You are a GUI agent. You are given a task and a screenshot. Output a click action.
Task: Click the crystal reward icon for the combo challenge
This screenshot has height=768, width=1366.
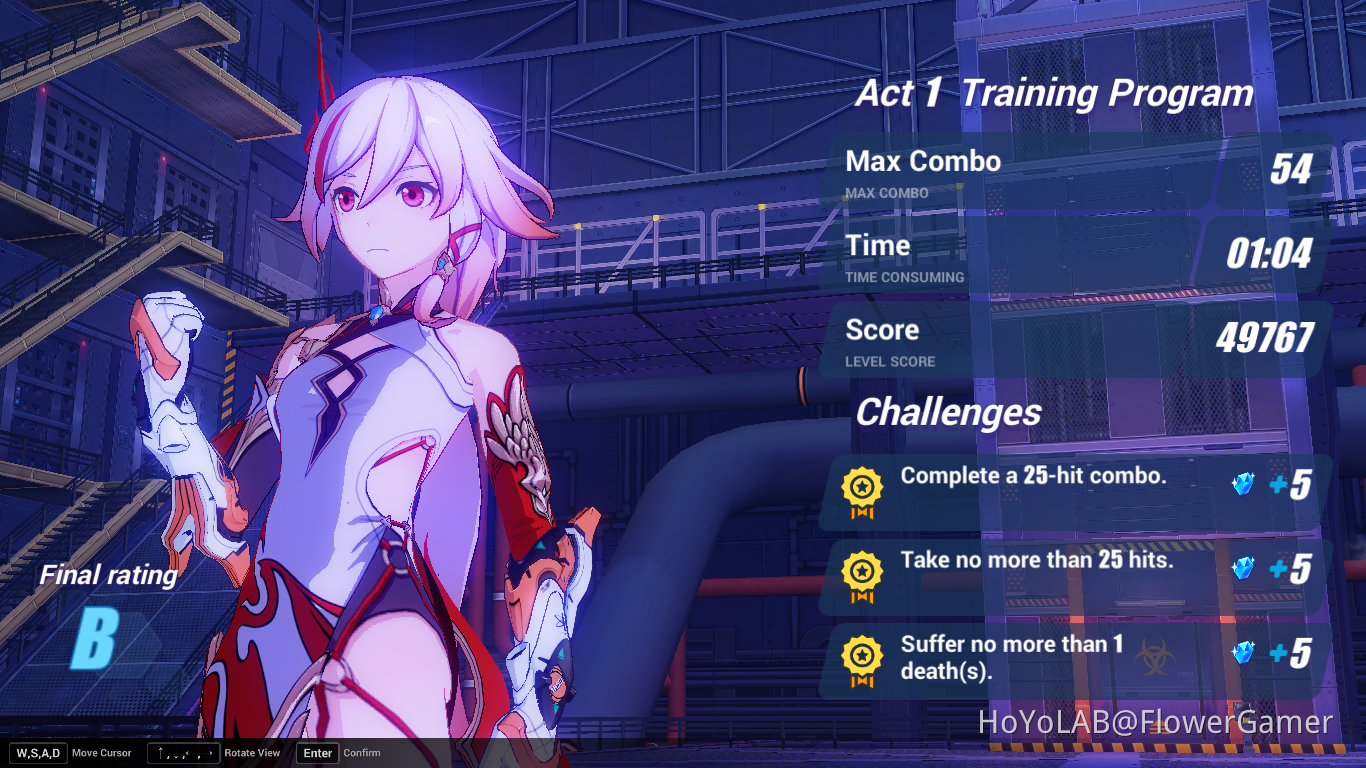1245,486
